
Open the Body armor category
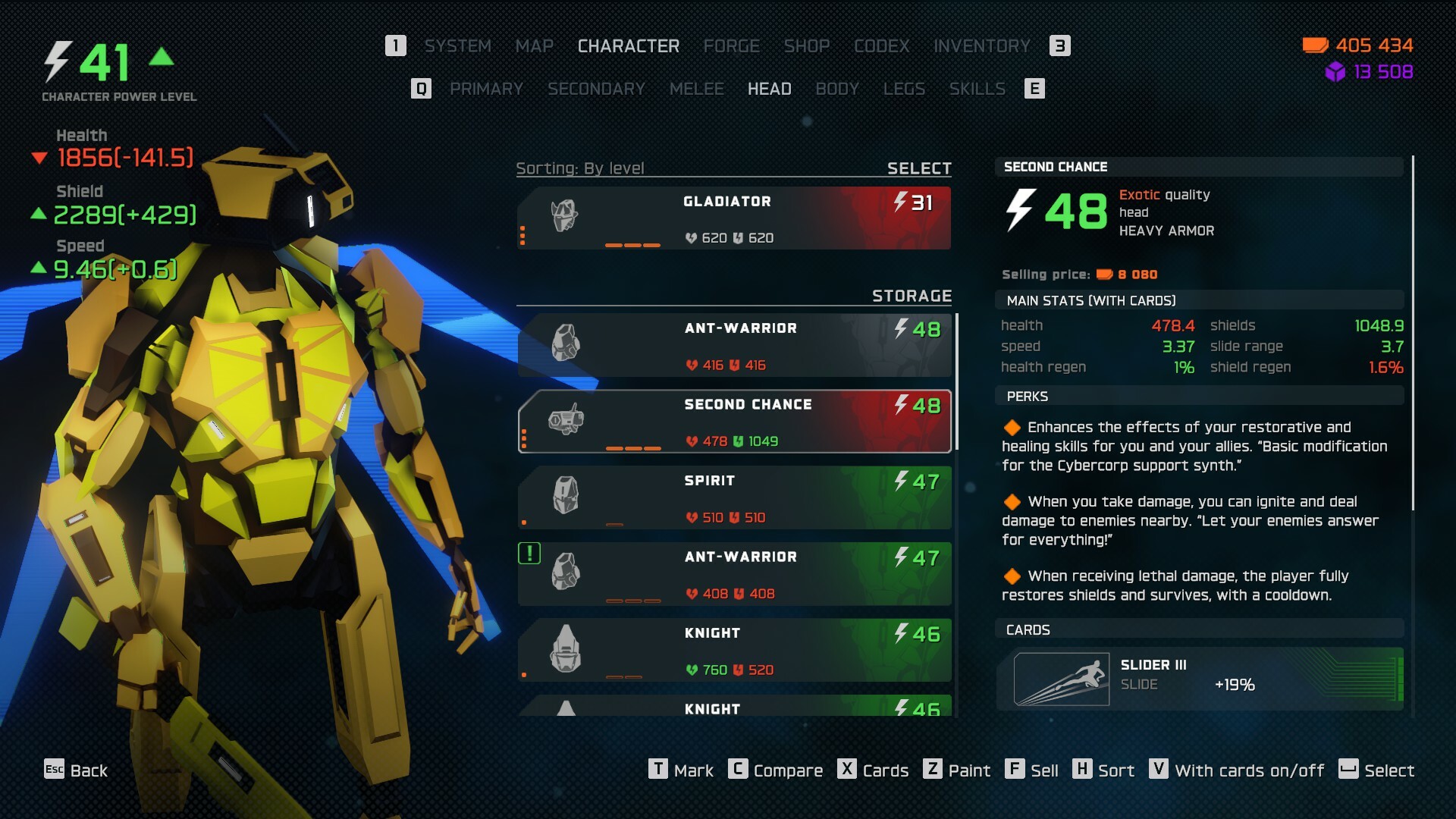(837, 89)
